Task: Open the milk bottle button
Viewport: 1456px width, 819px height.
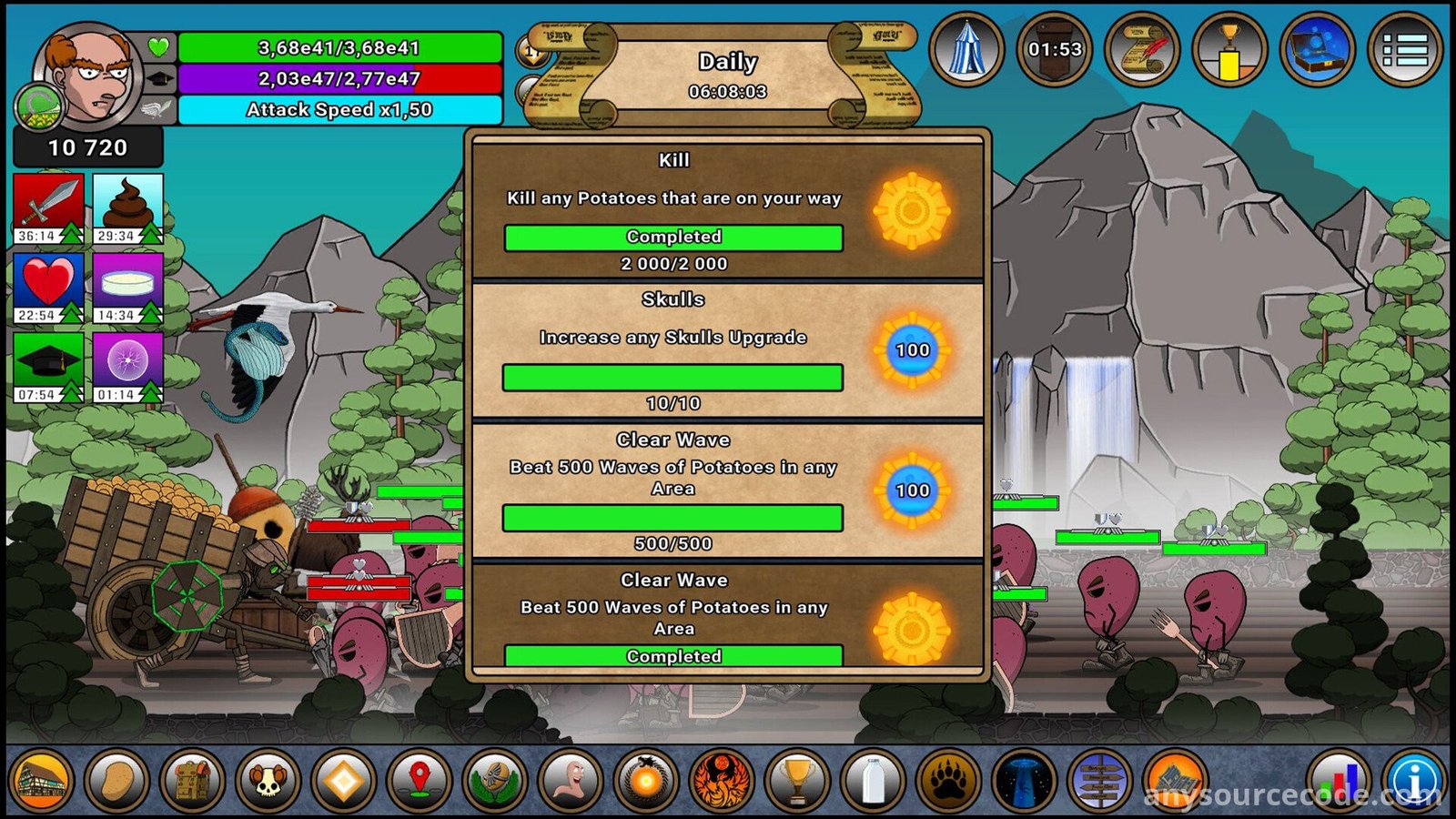Action: 872,781
